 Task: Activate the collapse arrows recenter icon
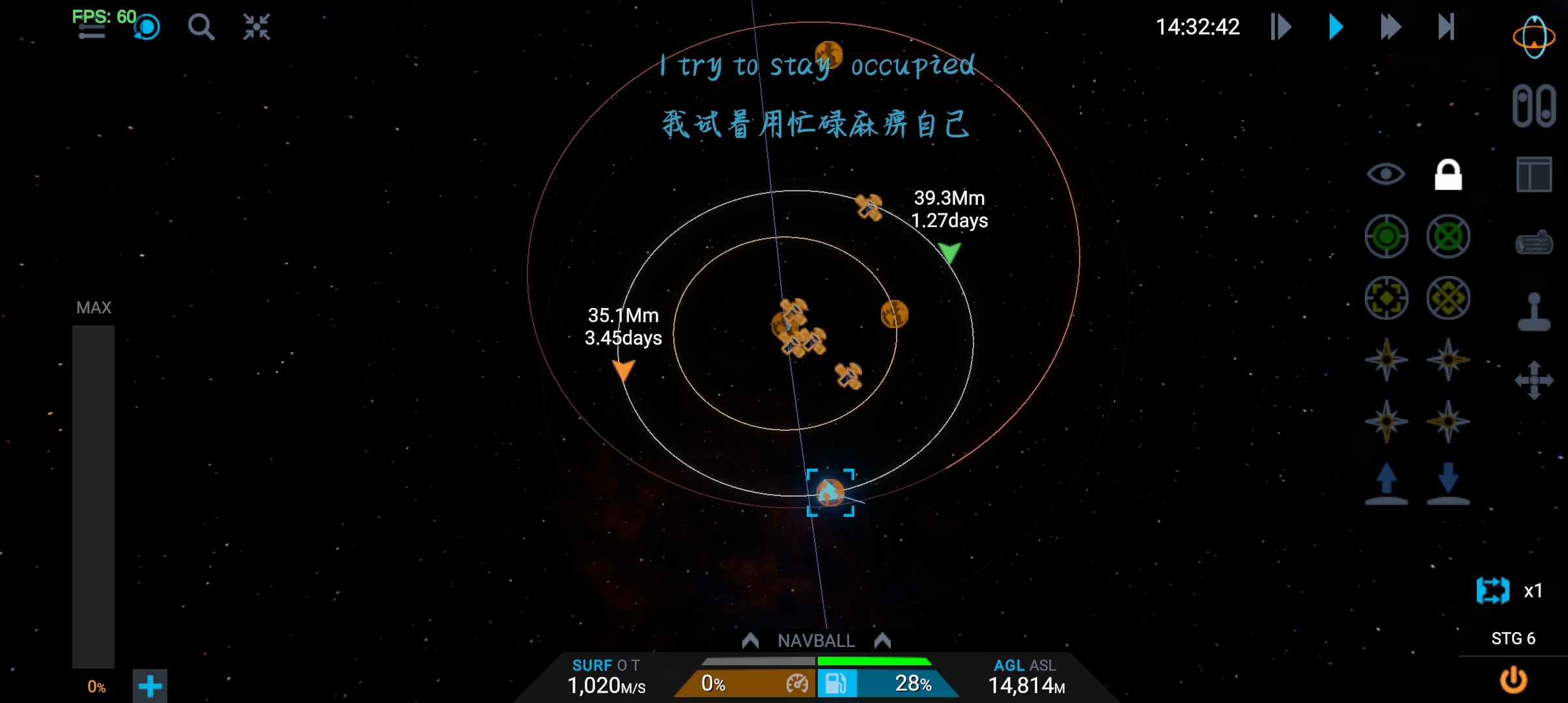257,27
